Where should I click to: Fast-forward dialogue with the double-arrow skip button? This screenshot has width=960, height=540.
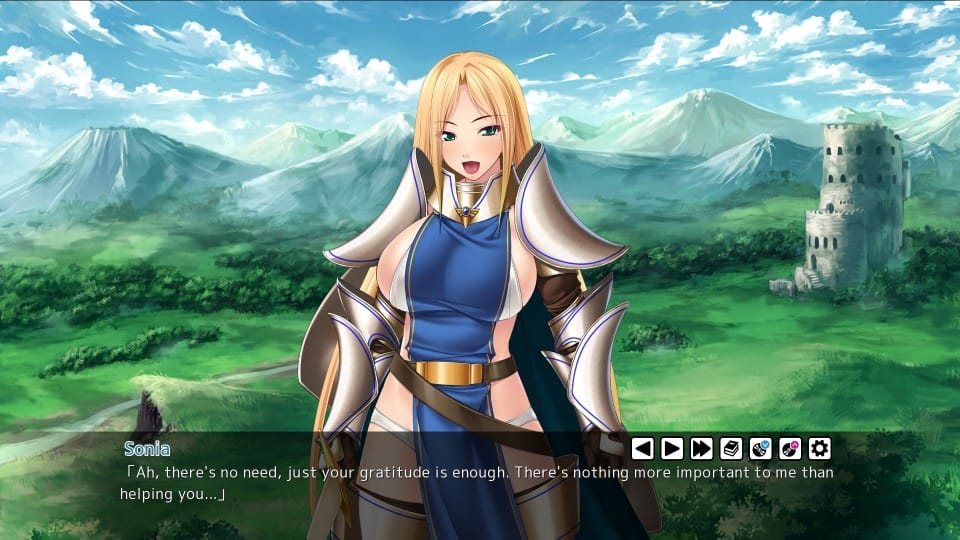coord(701,449)
